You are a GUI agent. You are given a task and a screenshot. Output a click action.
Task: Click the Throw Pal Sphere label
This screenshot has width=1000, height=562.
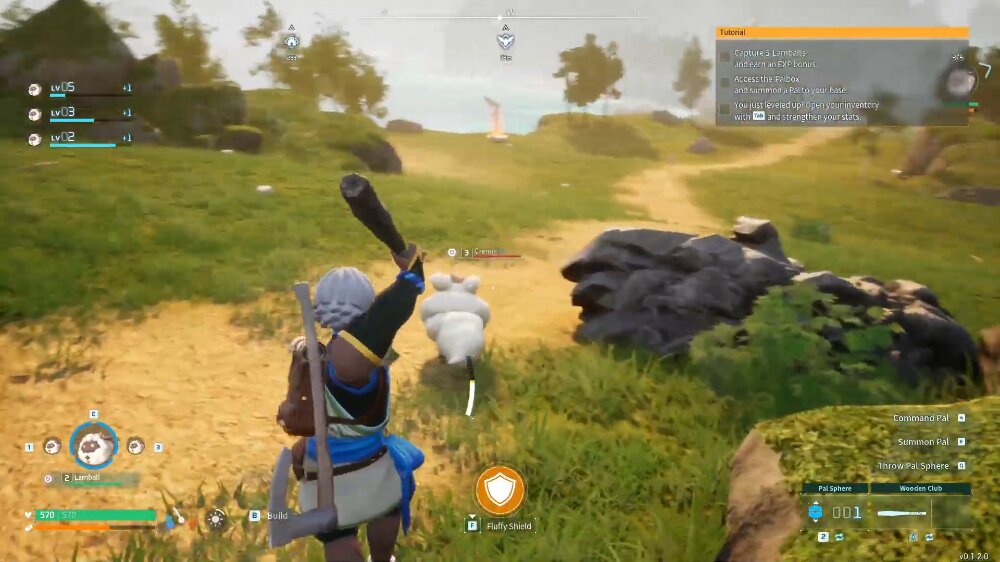point(914,466)
